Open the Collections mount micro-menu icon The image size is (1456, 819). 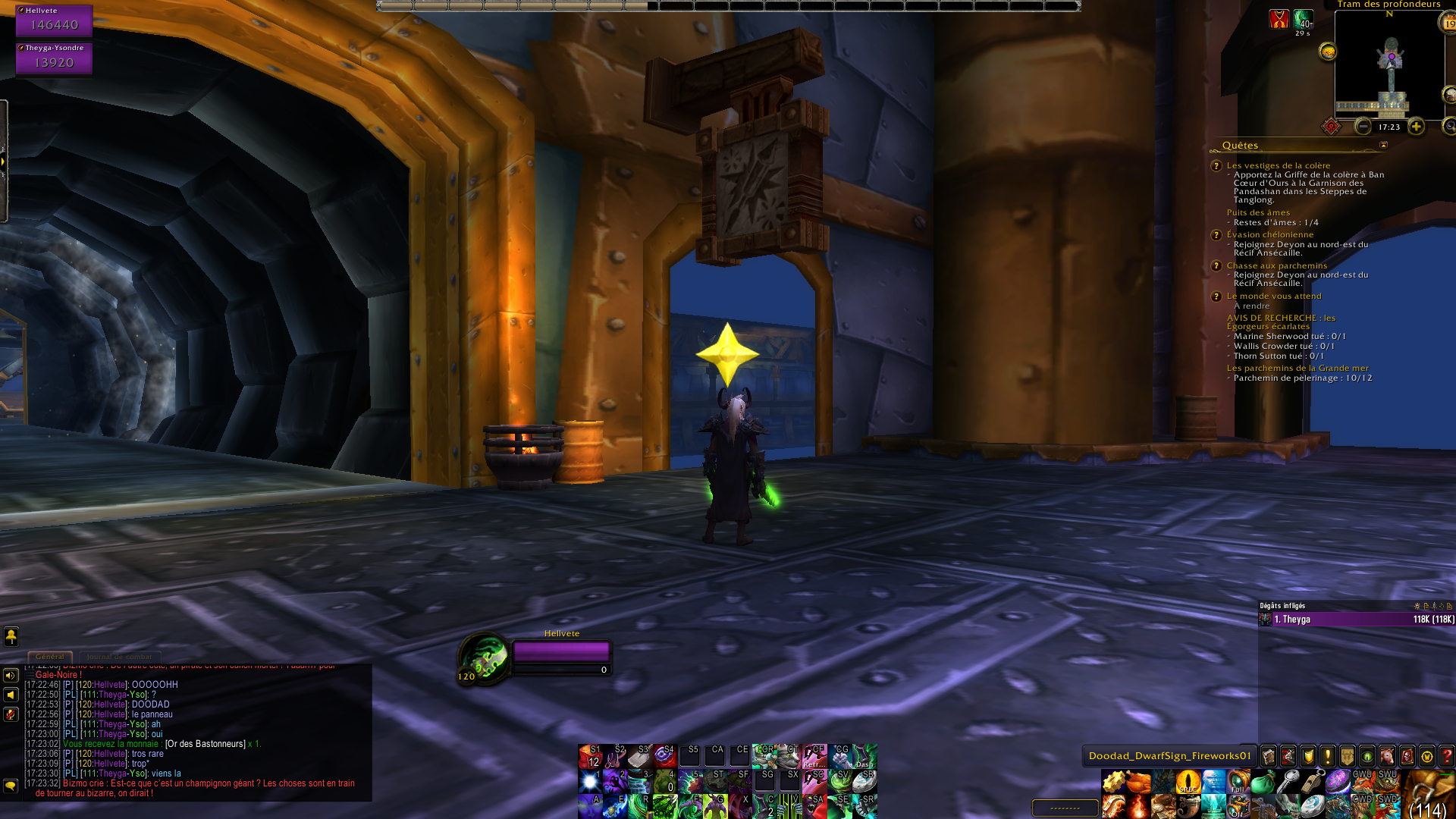tap(1387, 755)
